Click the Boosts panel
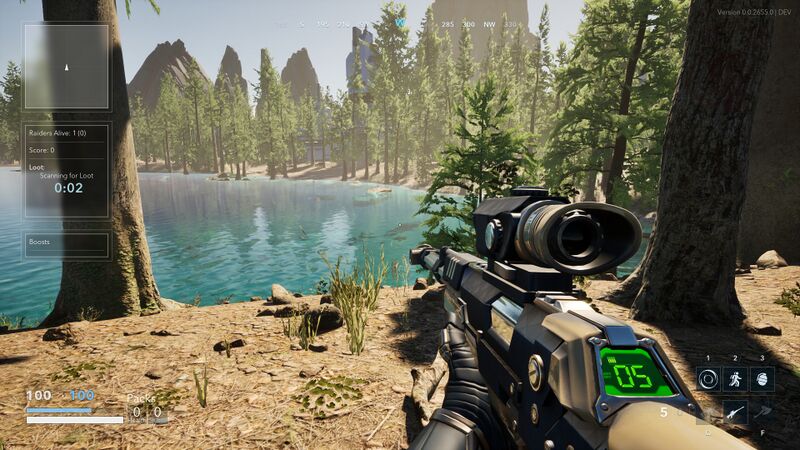This screenshot has height=450, width=800. click(66, 244)
